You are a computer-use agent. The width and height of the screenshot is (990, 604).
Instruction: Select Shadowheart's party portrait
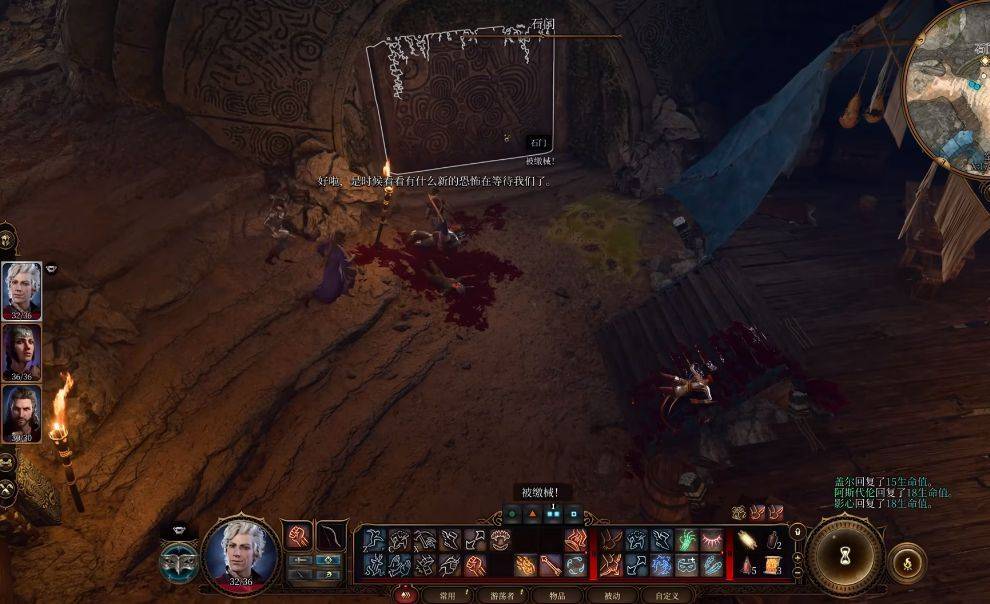22,351
